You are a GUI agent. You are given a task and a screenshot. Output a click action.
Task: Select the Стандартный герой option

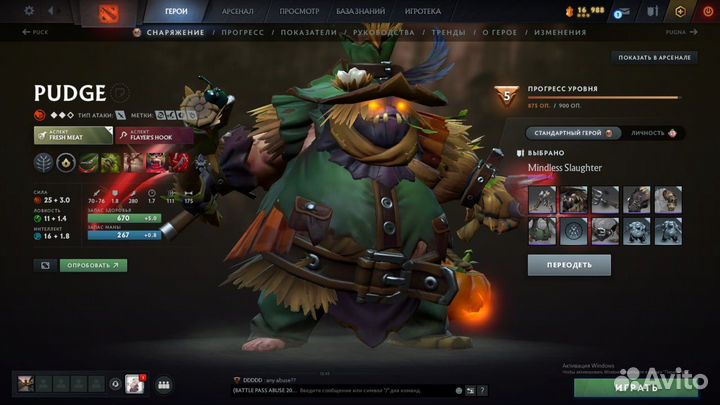tap(574, 132)
